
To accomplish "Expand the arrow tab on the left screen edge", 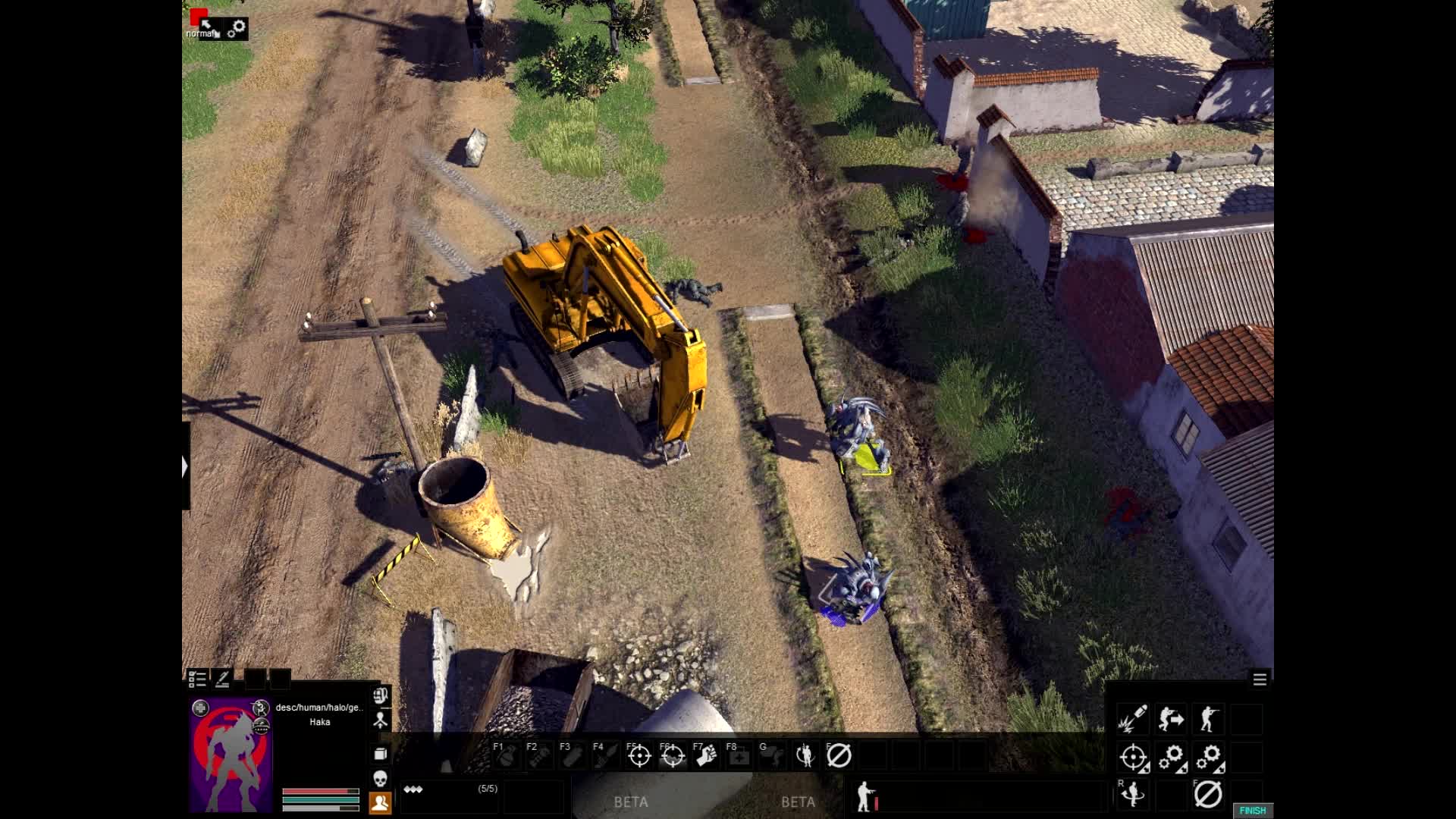I will [186, 467].
